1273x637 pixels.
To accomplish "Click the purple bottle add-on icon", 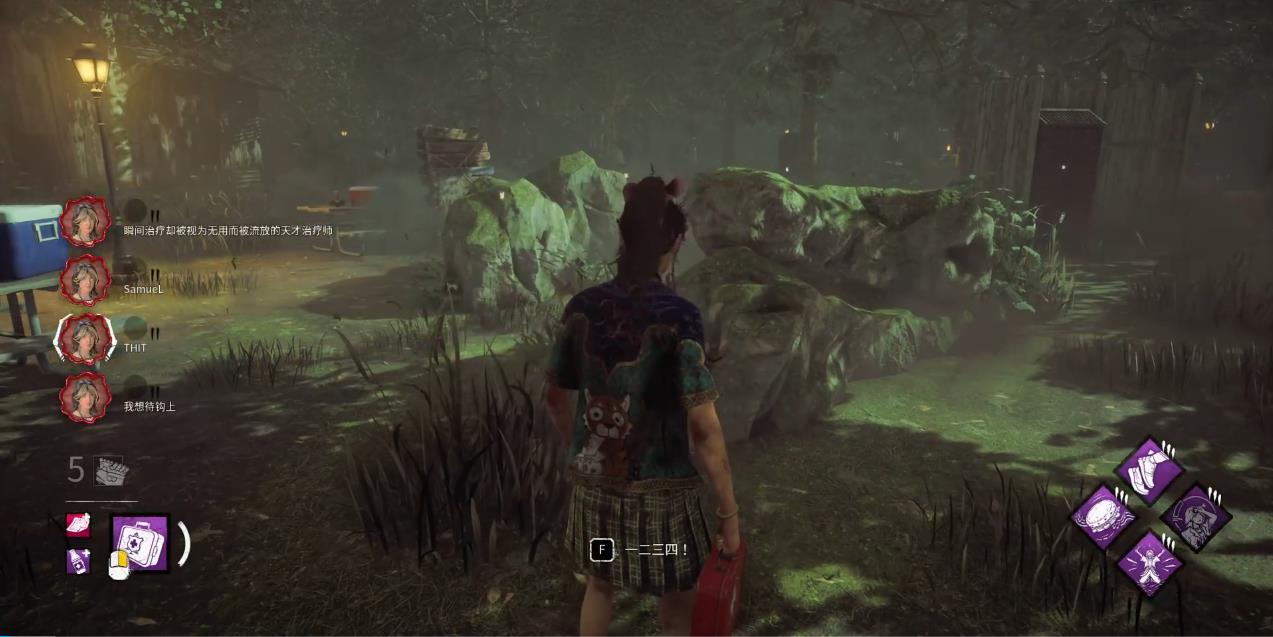I will coord(78,560).
